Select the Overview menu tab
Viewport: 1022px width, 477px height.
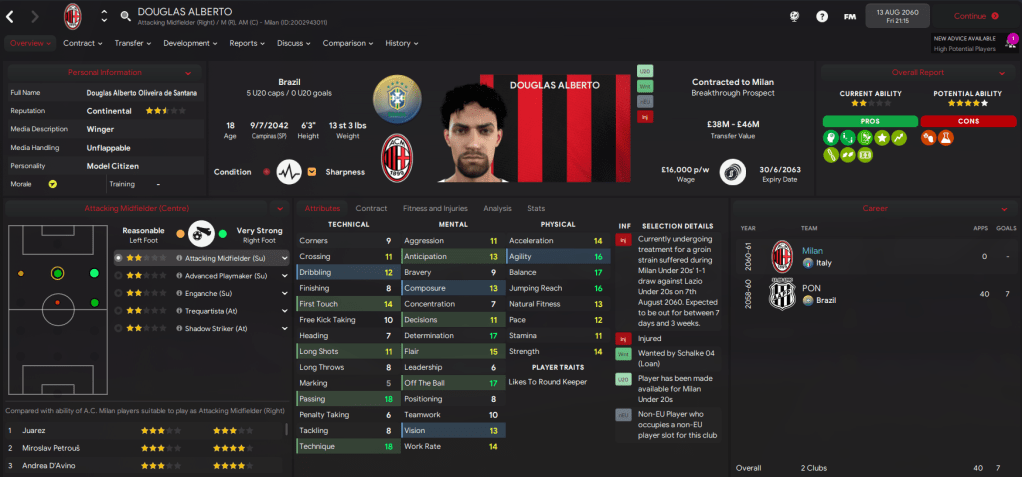coord(29,43)
